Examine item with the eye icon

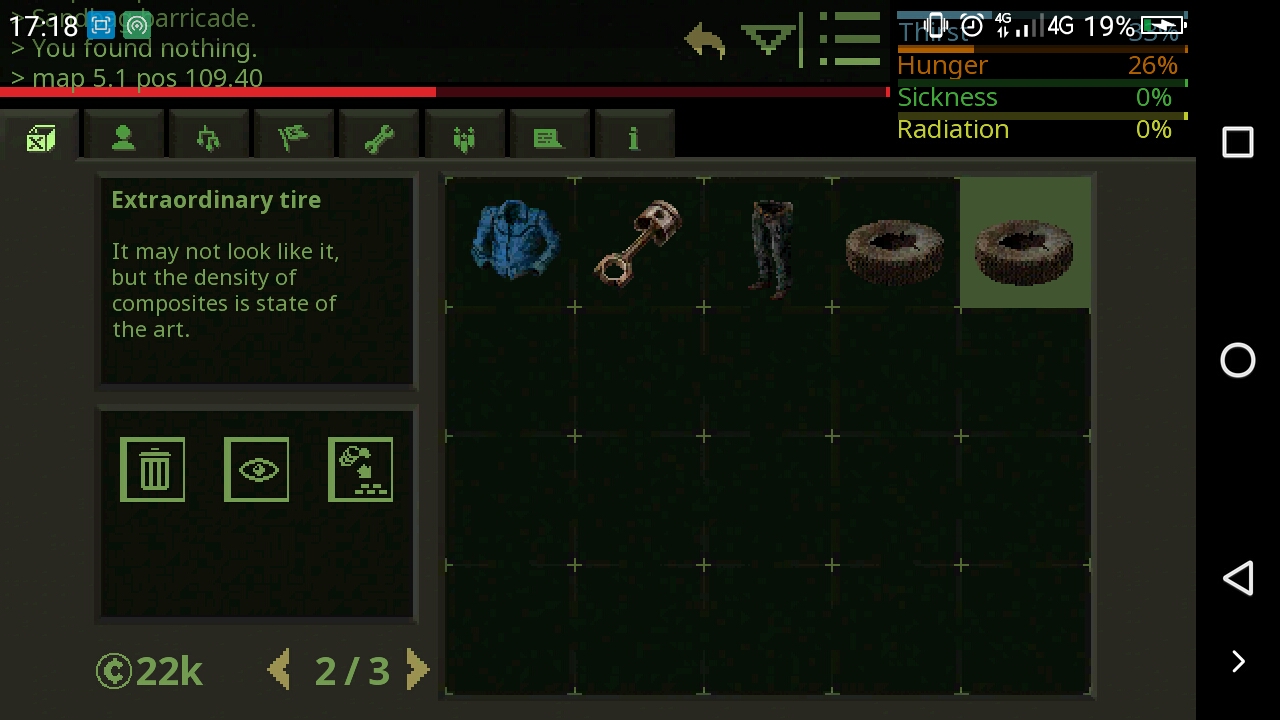coord(256,468)
